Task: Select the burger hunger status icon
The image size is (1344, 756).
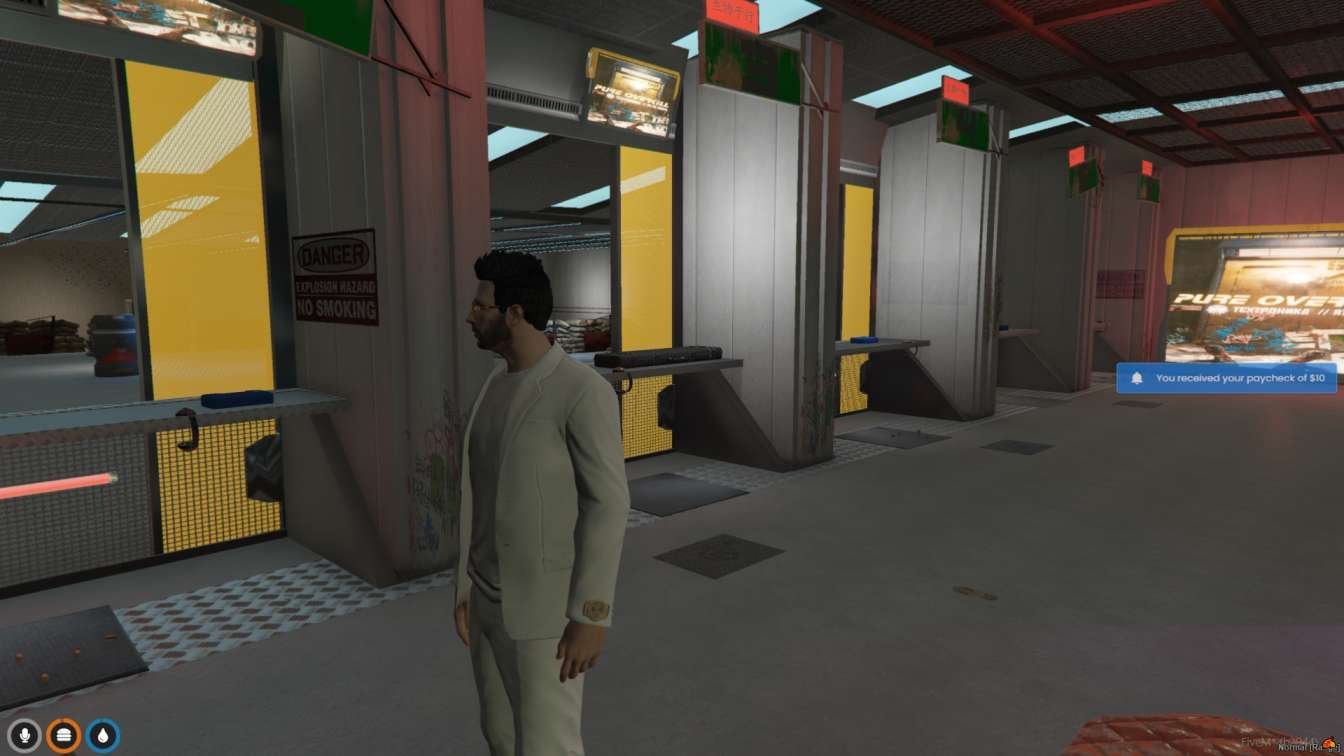Action: (x=62, y=733)
